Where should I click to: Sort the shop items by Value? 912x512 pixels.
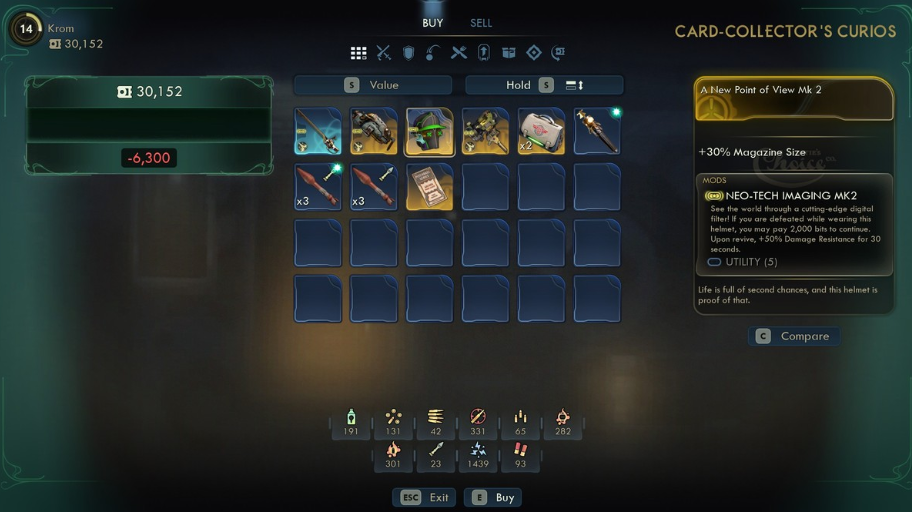372,86
